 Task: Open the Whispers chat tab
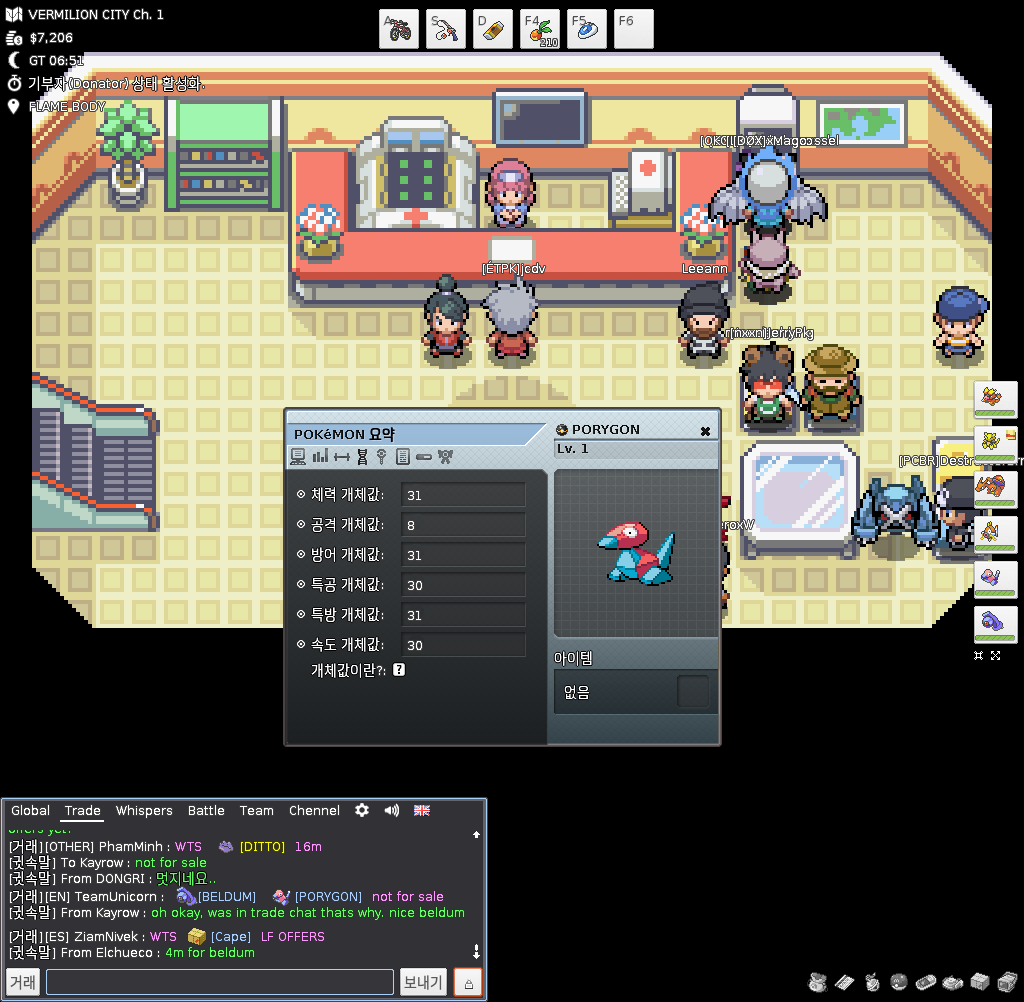point(144,811)
